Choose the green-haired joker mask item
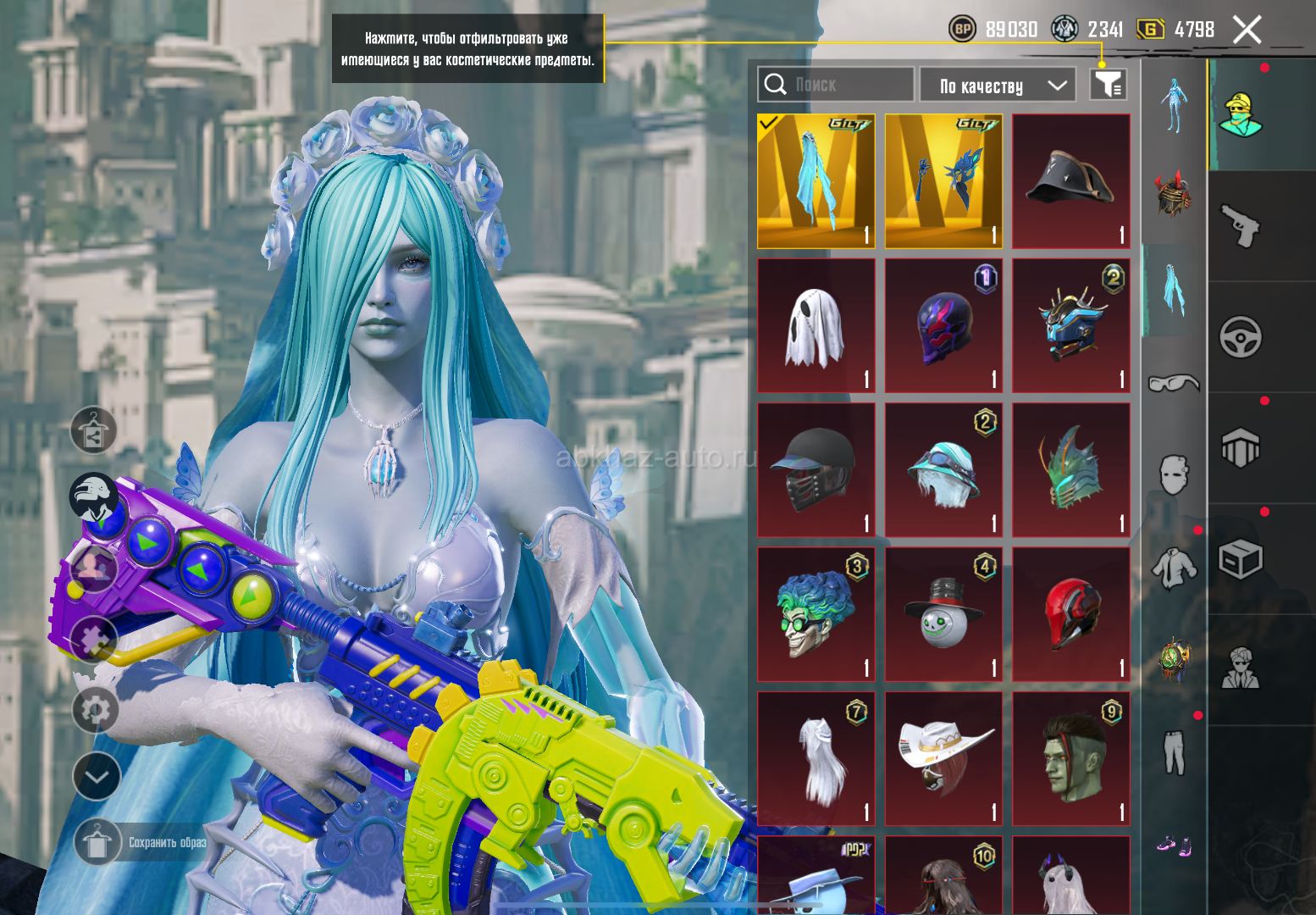Screen dimensions: 1316x915 pyautogui.click(x=816, y=614)
